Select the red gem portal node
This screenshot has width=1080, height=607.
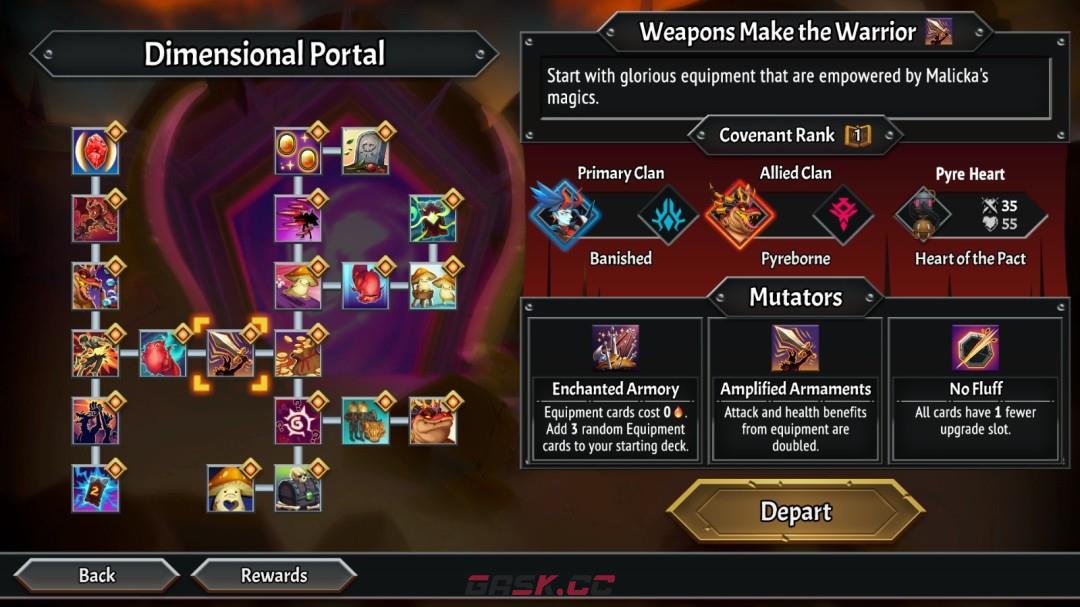[95, 152]
